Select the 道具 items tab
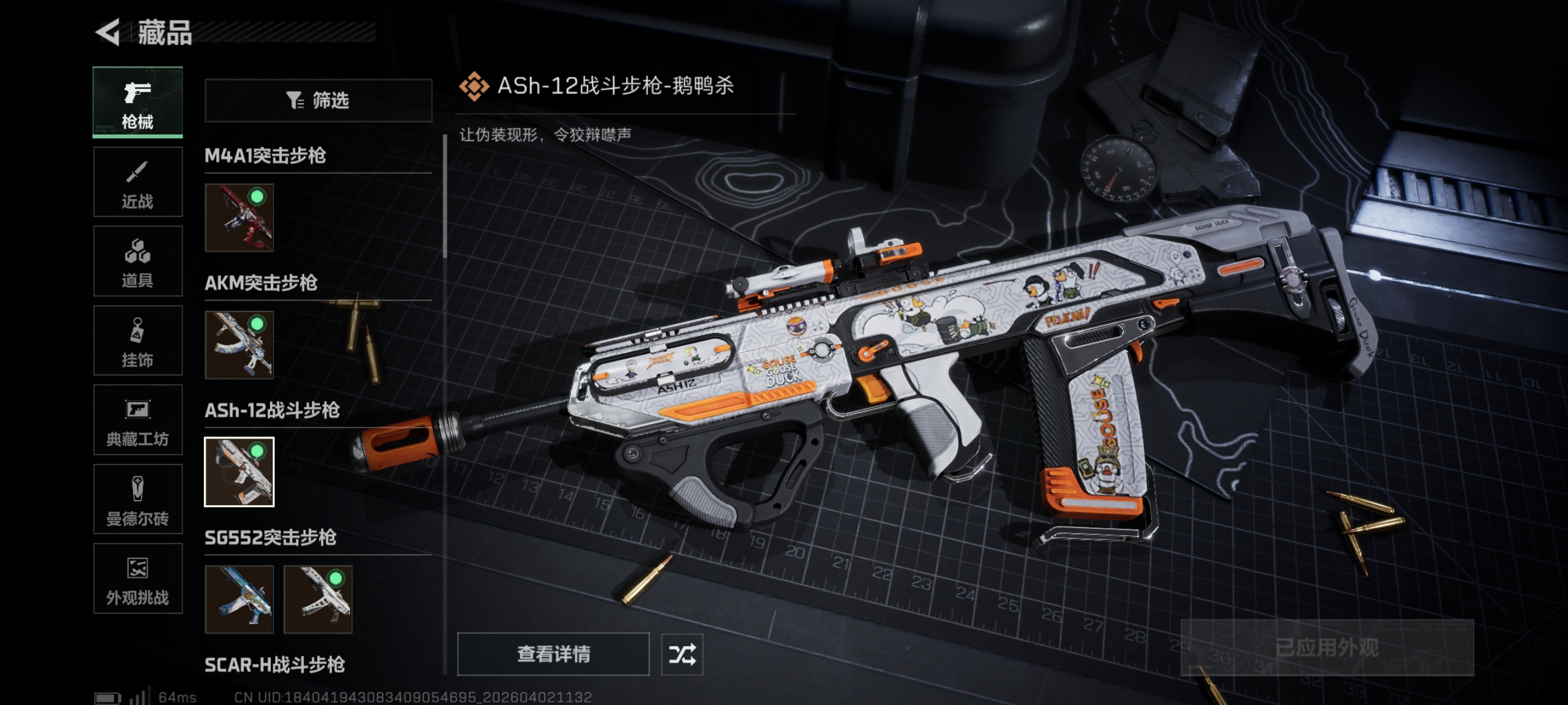The image size is (1568, 705). coord(137,261)
